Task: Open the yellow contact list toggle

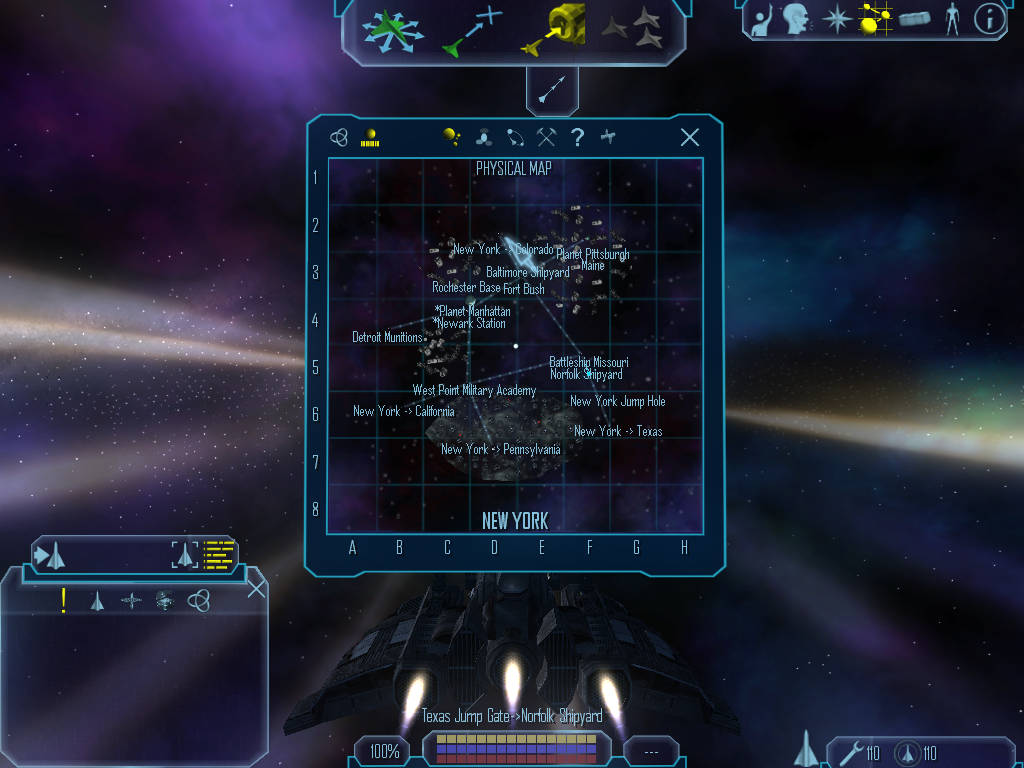Action: 218,555
